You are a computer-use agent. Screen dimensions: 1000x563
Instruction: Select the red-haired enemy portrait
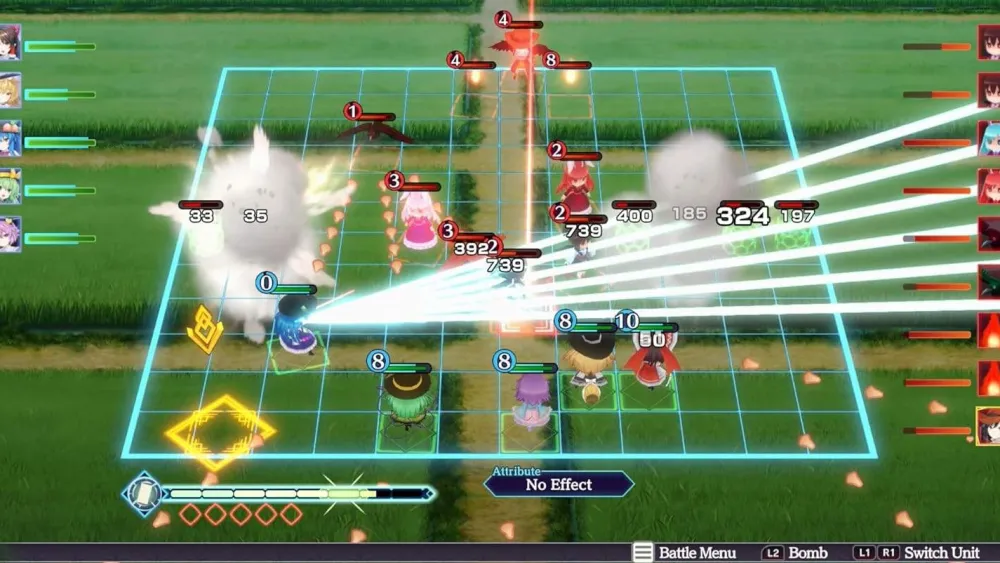(x=989, y=186)
